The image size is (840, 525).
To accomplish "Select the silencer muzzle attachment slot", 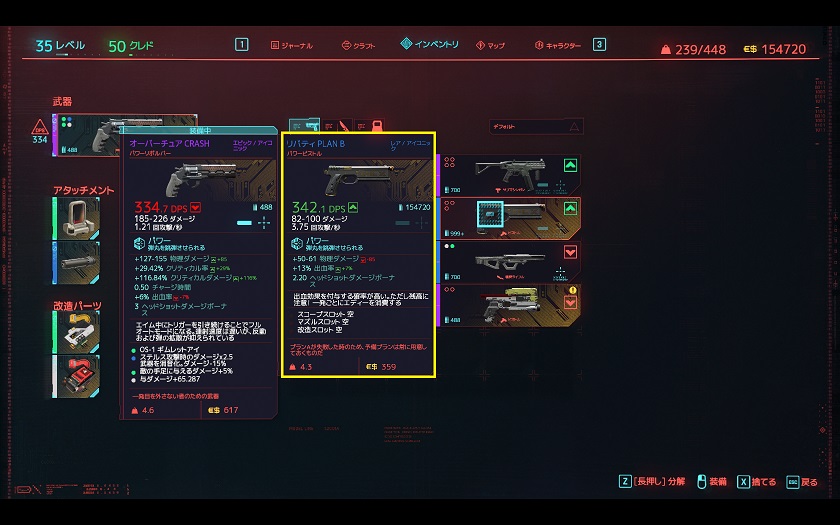I will pyautogui.click(x=76, y=262).
